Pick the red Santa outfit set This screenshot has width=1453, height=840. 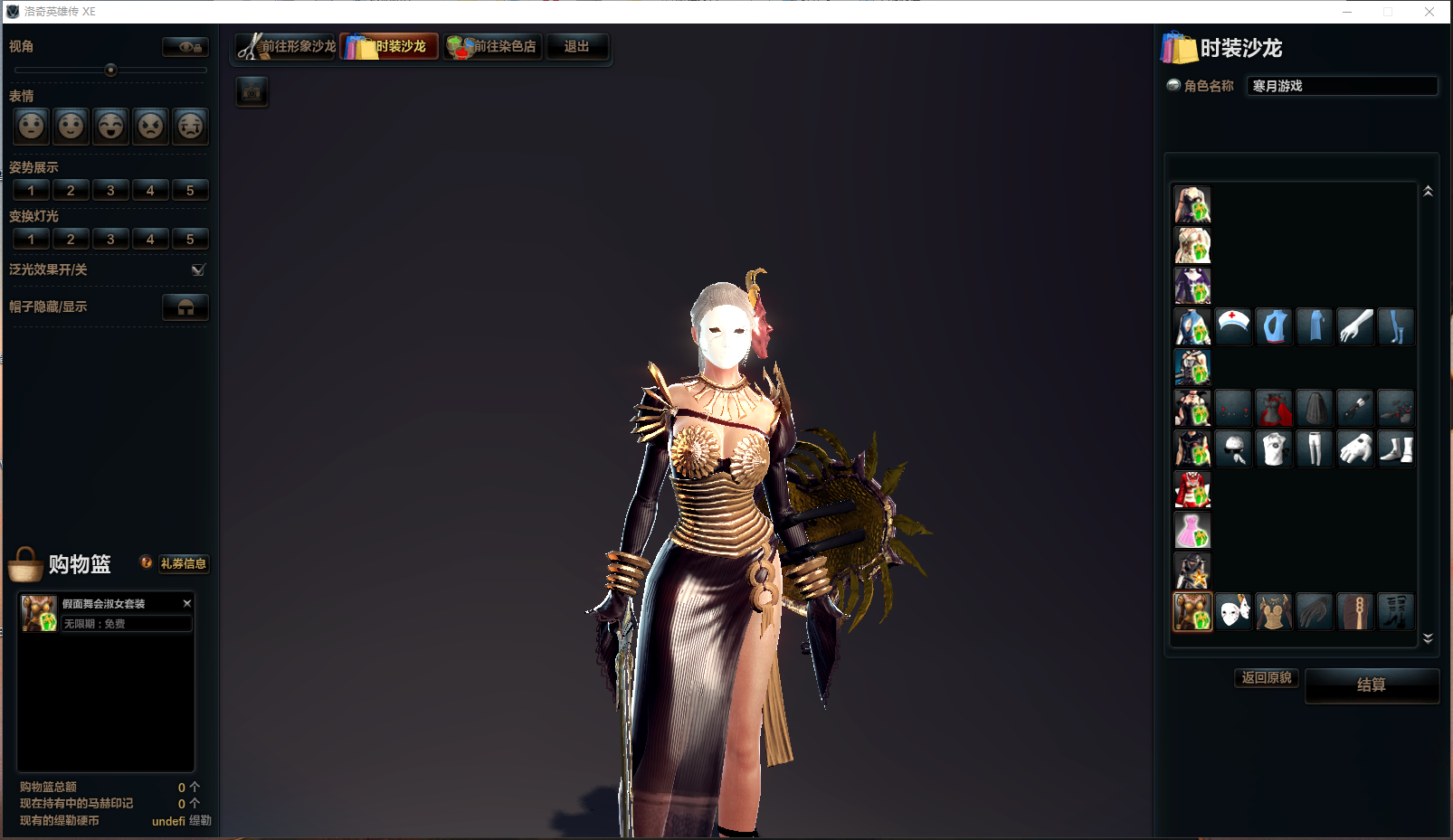coord(1192,490)
